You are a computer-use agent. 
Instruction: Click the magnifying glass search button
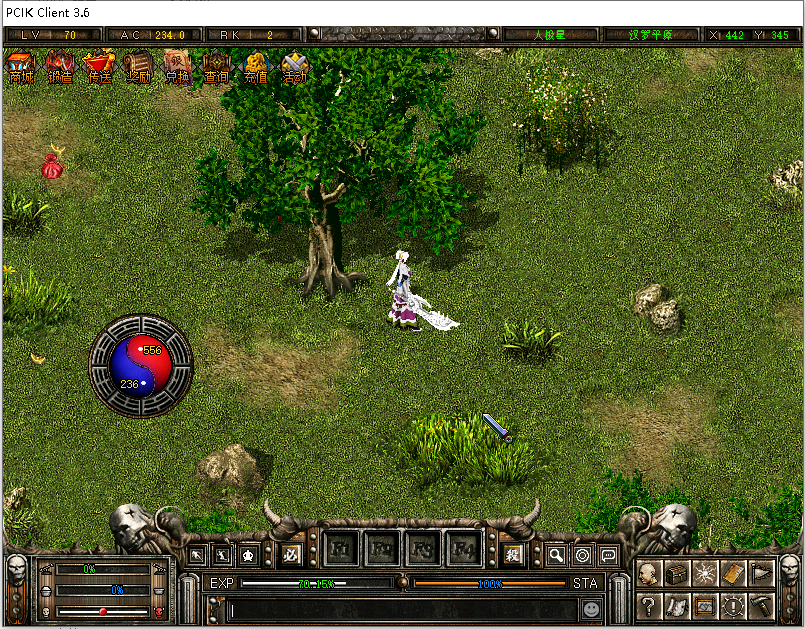coord(556,555)
